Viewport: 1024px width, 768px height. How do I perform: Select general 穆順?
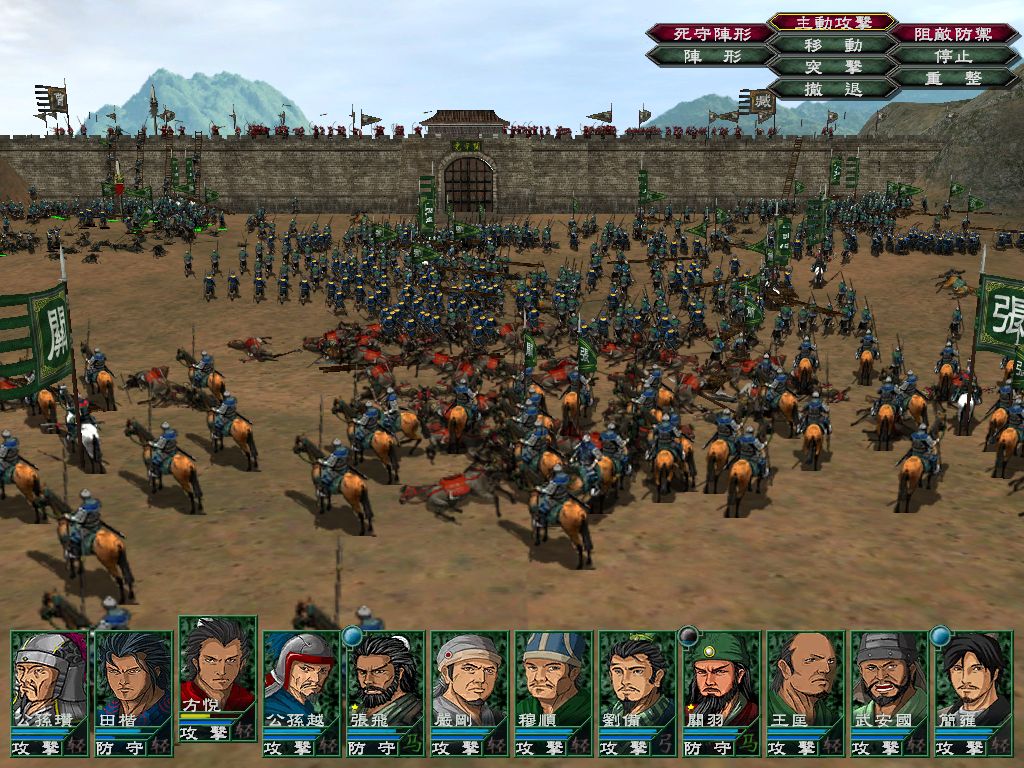click(554, 680)
